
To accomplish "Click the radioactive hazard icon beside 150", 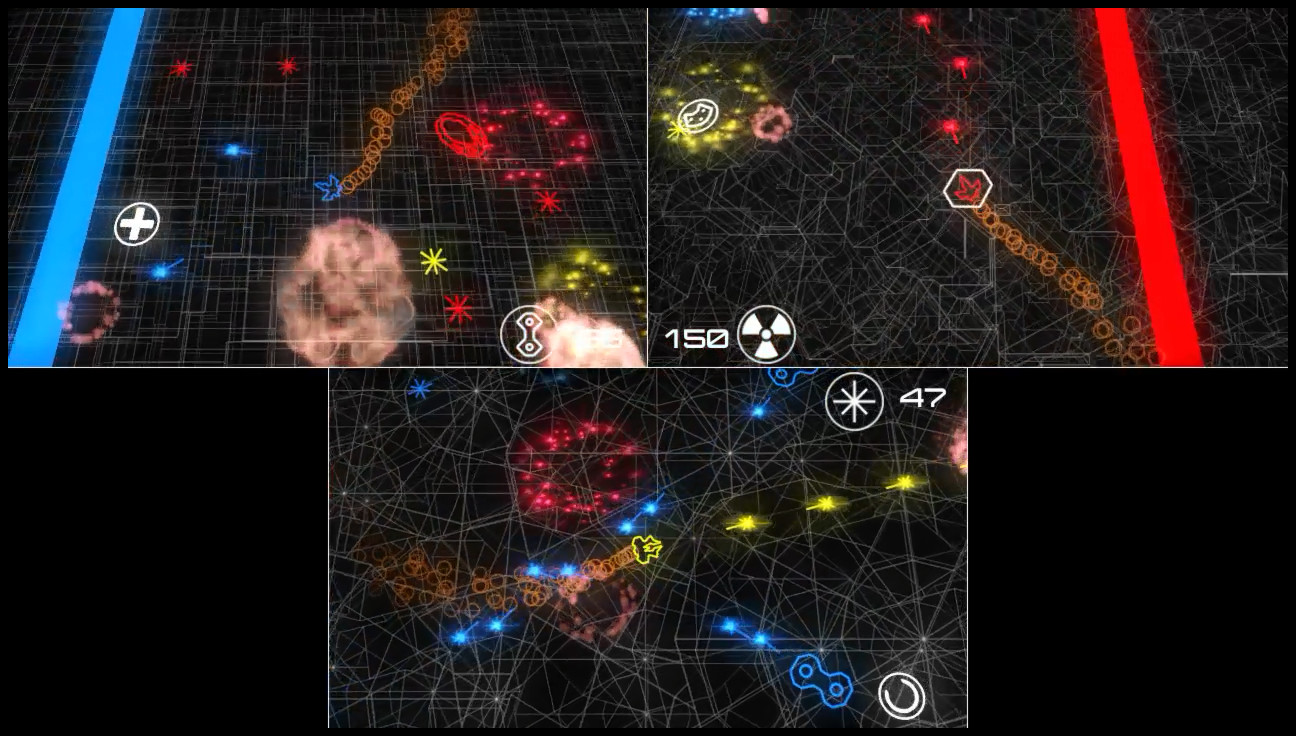I will 768,335.
